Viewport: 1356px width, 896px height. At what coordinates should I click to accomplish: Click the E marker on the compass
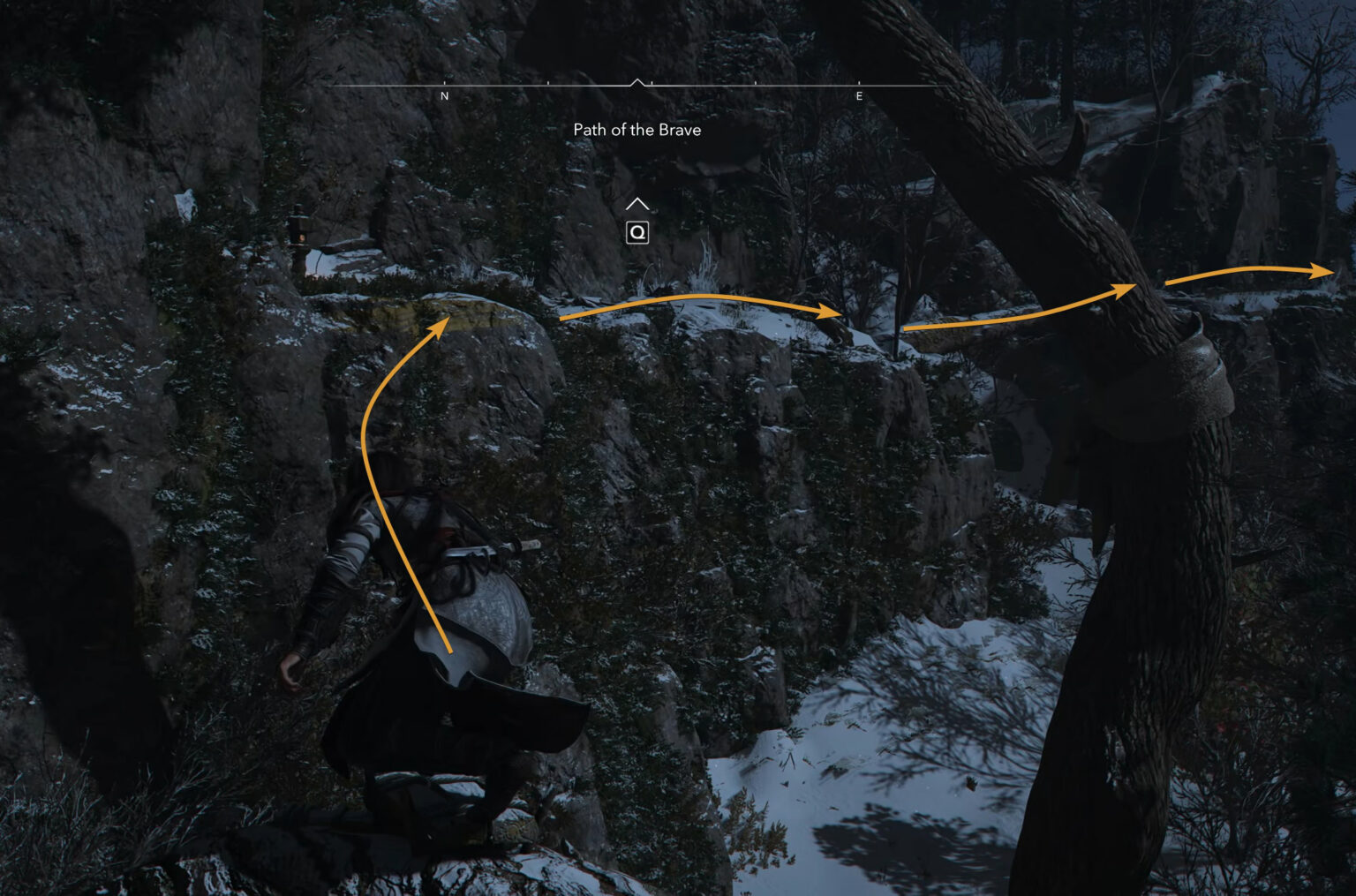click(857, 95)
